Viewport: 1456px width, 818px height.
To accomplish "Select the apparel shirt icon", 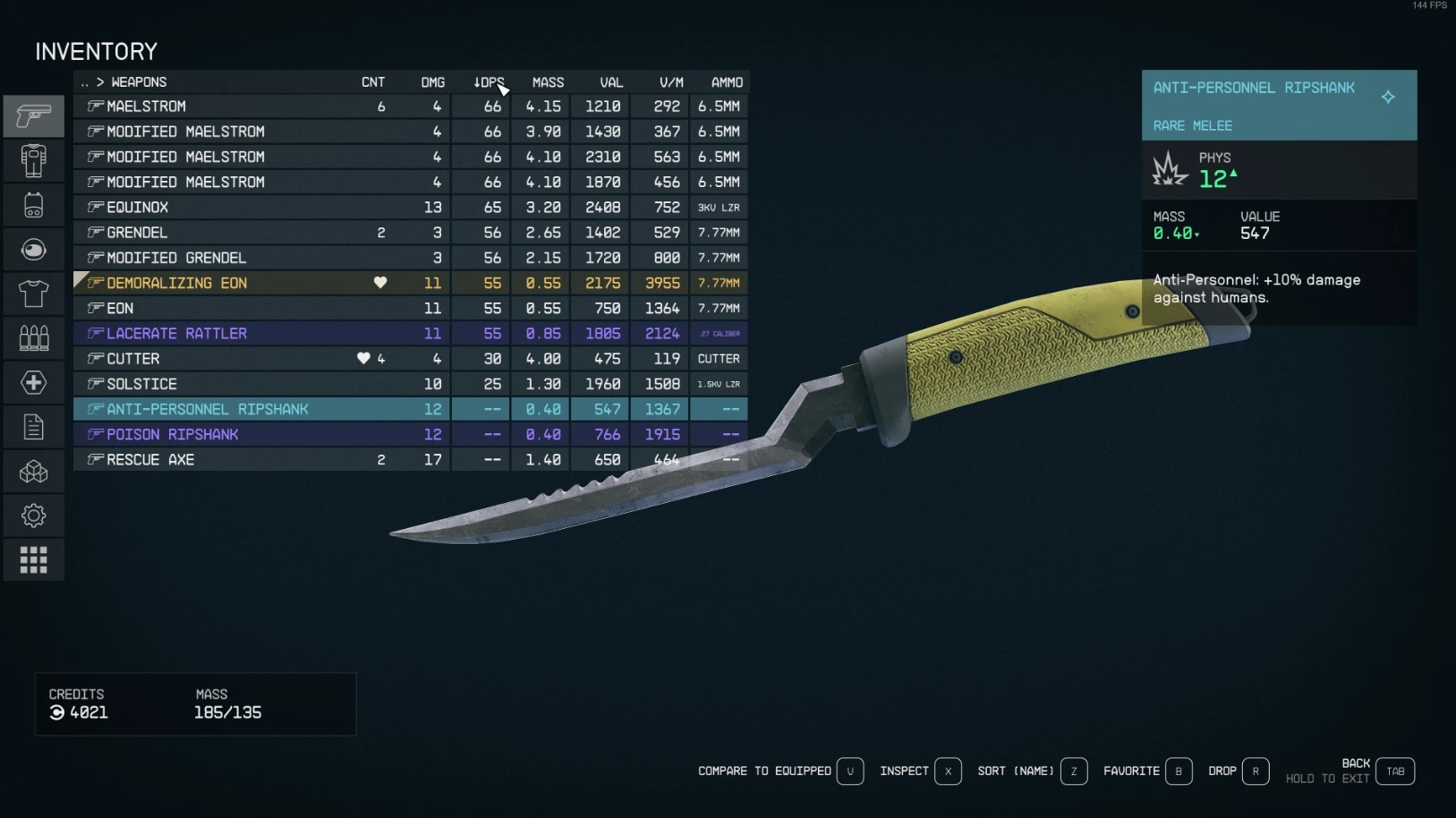I will [33, 294].
